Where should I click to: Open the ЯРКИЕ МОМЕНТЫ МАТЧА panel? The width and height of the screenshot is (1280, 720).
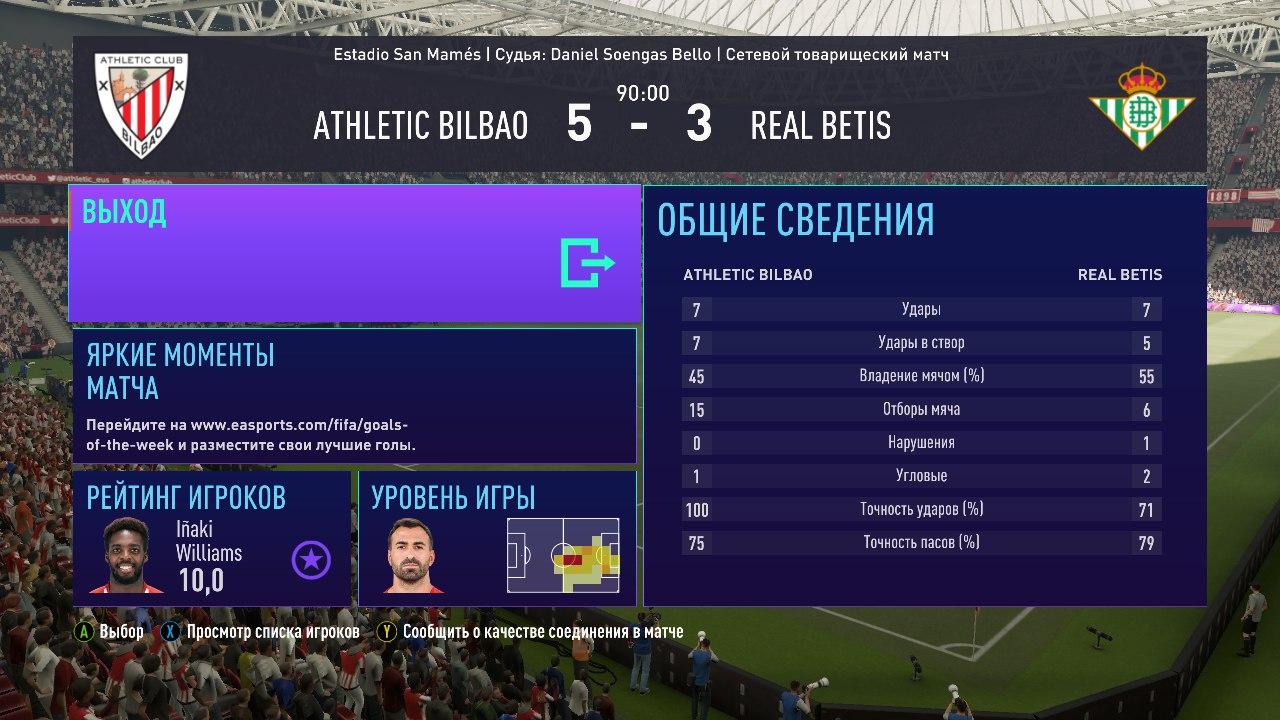click(354, 396)
